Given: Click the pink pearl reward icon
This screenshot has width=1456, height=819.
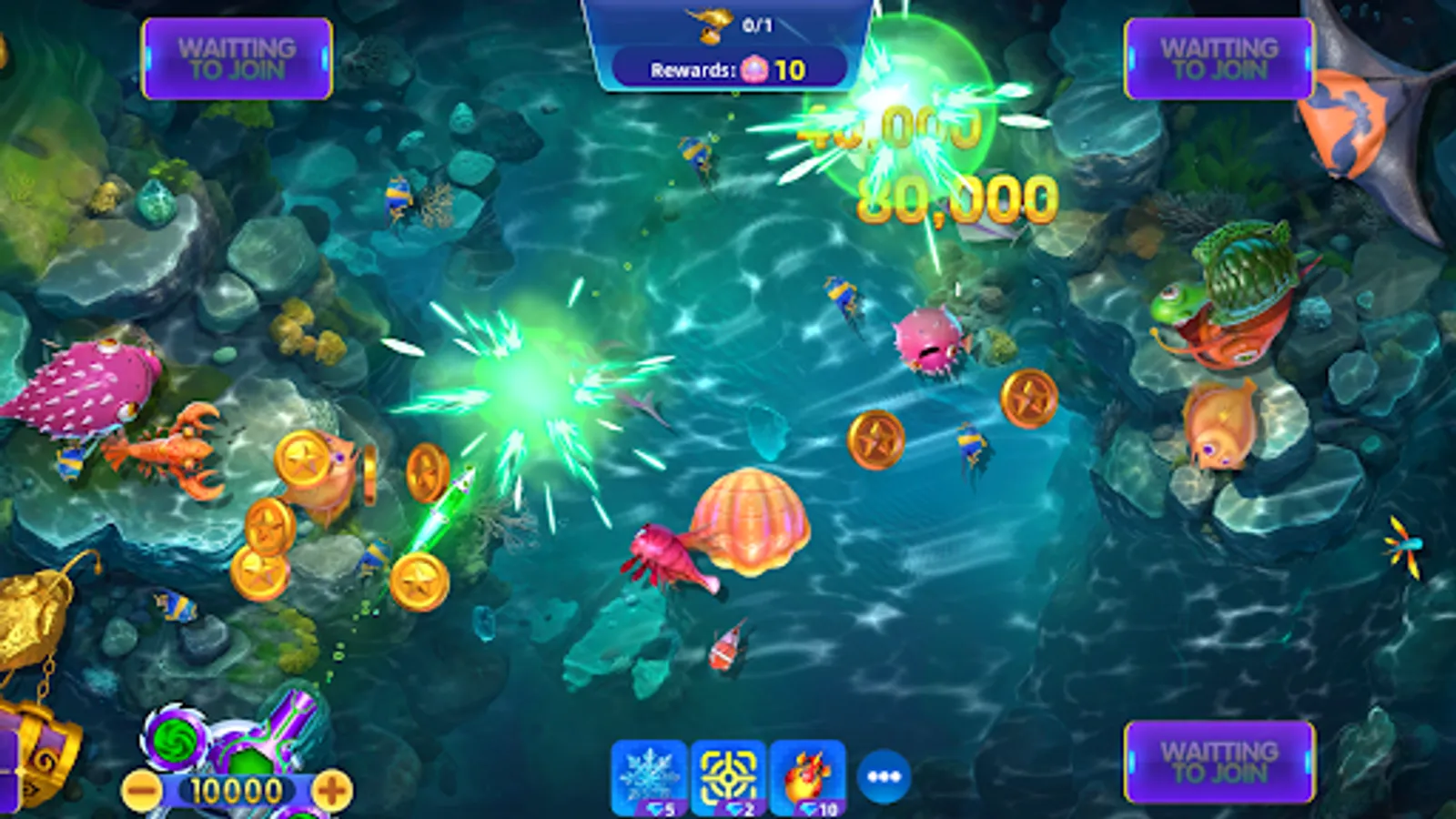Looking at the screenshot, I should 757,68.
